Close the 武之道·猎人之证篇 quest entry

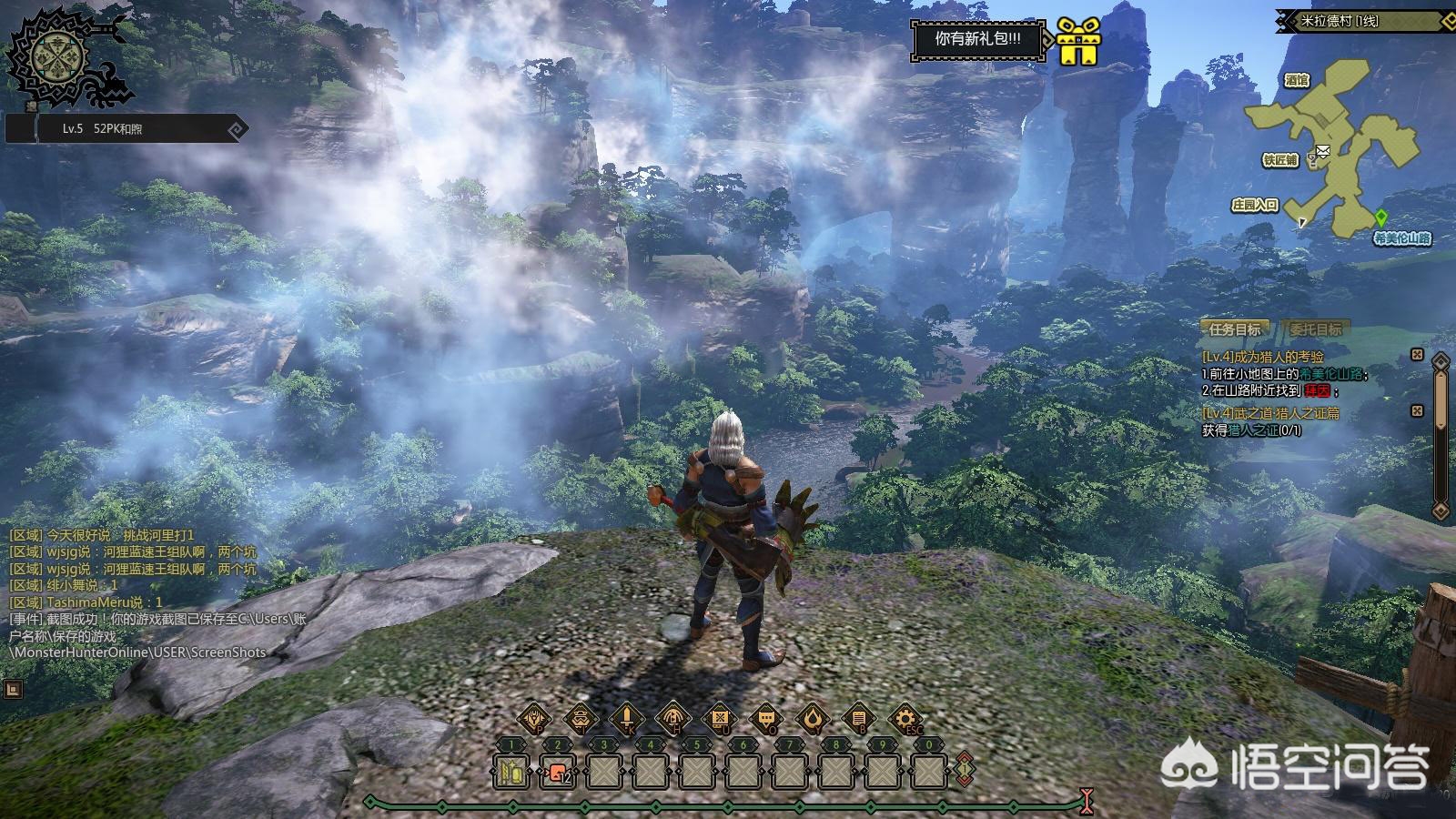pyautogui.click(x=1417, y=411)
